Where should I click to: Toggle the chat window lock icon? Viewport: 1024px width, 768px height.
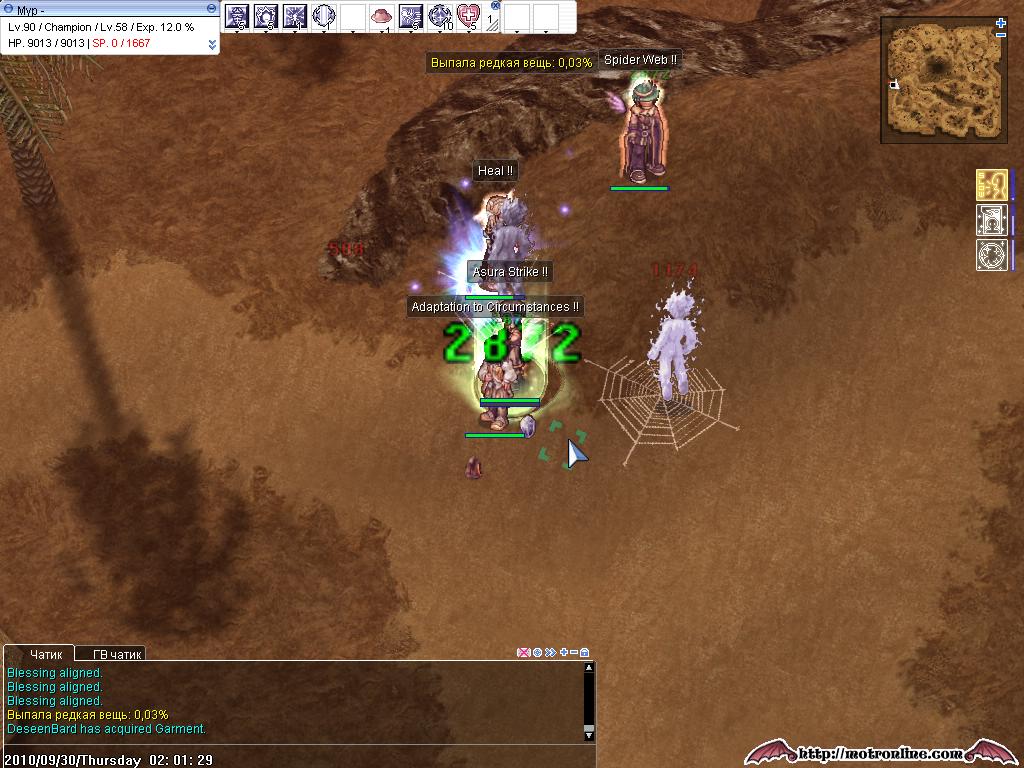[x=585, y=652]
